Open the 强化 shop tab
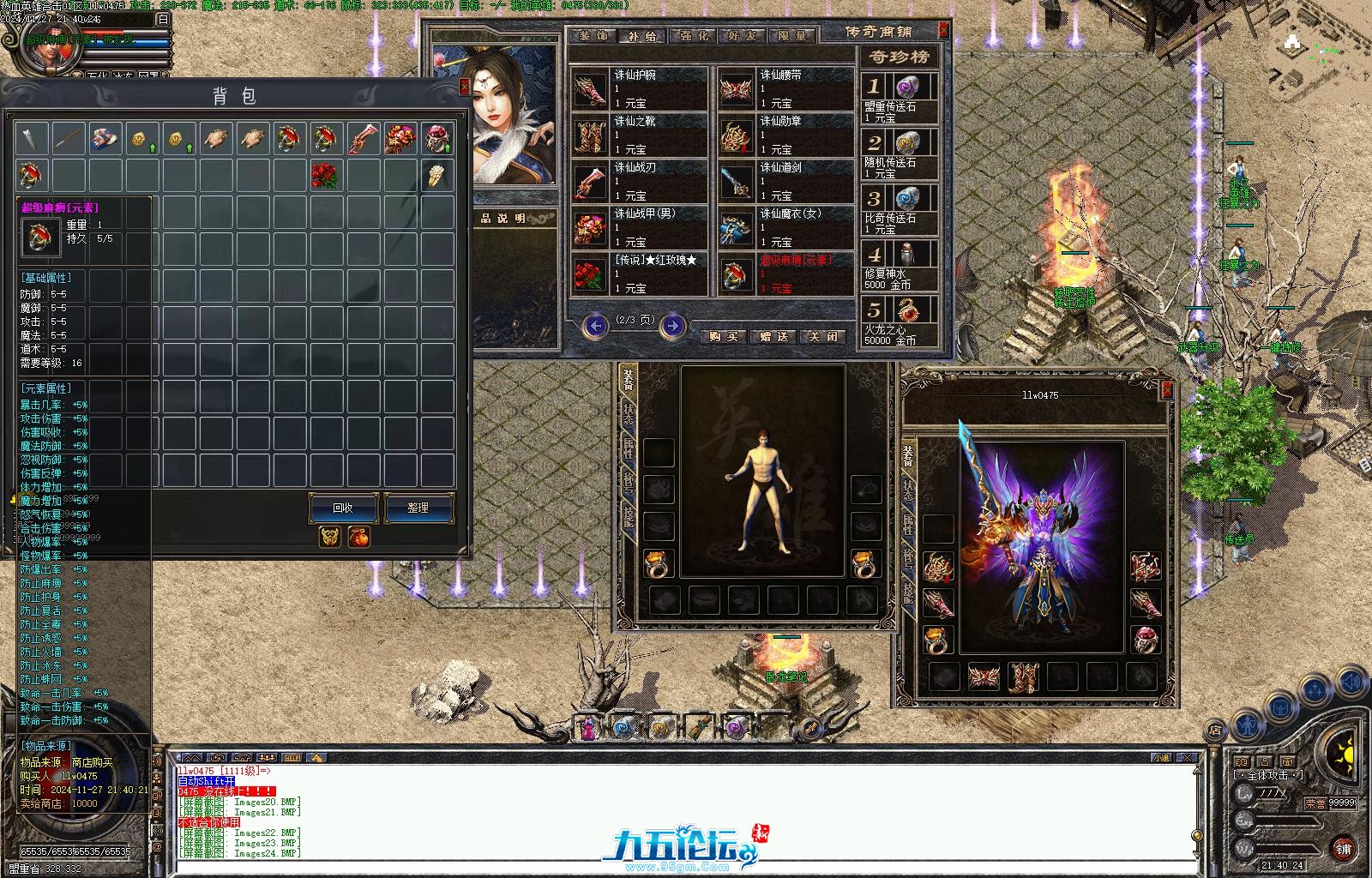The image size is (1372, 878). (x=695, y=36)
